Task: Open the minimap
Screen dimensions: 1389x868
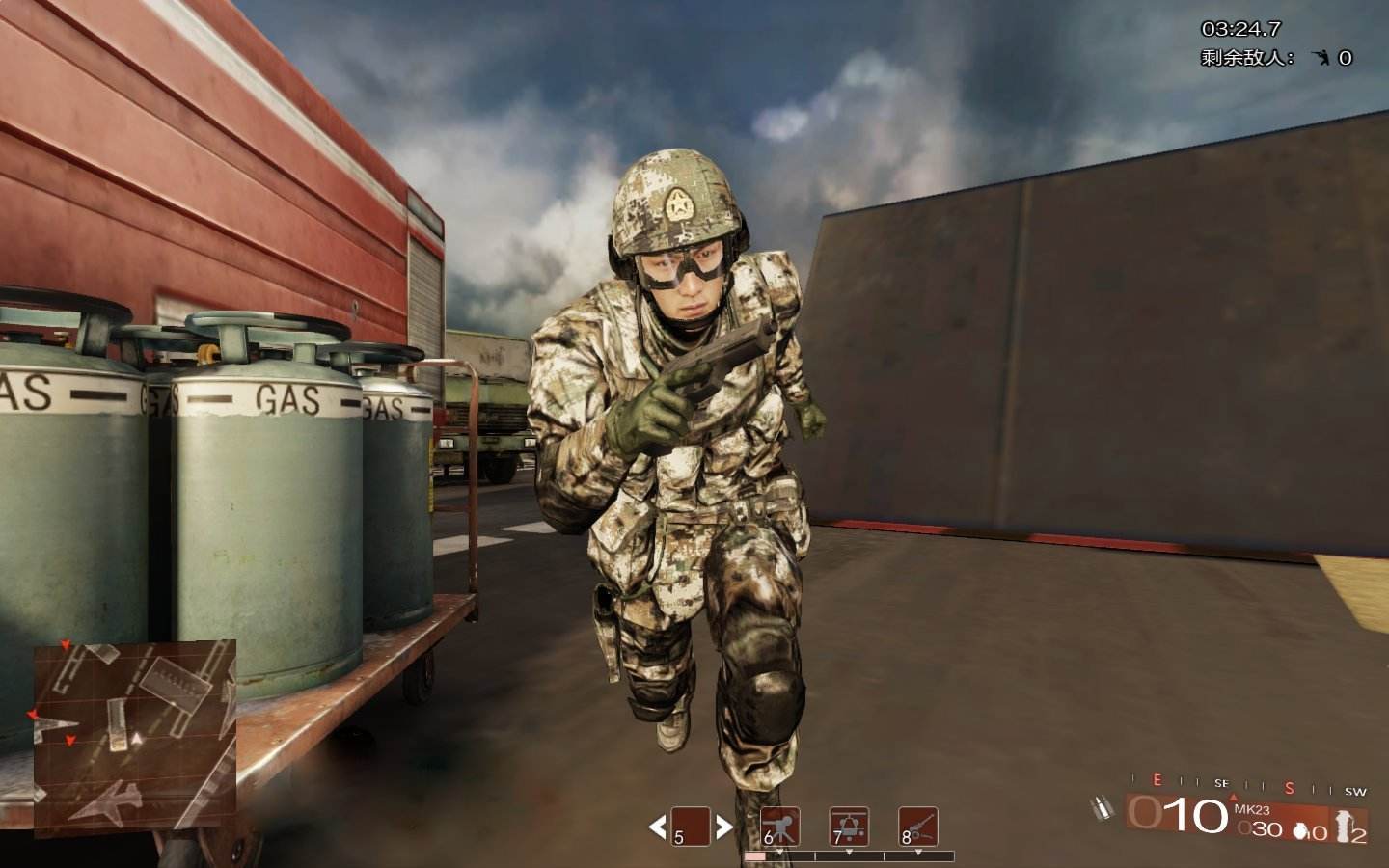Action: pos(135,738)
